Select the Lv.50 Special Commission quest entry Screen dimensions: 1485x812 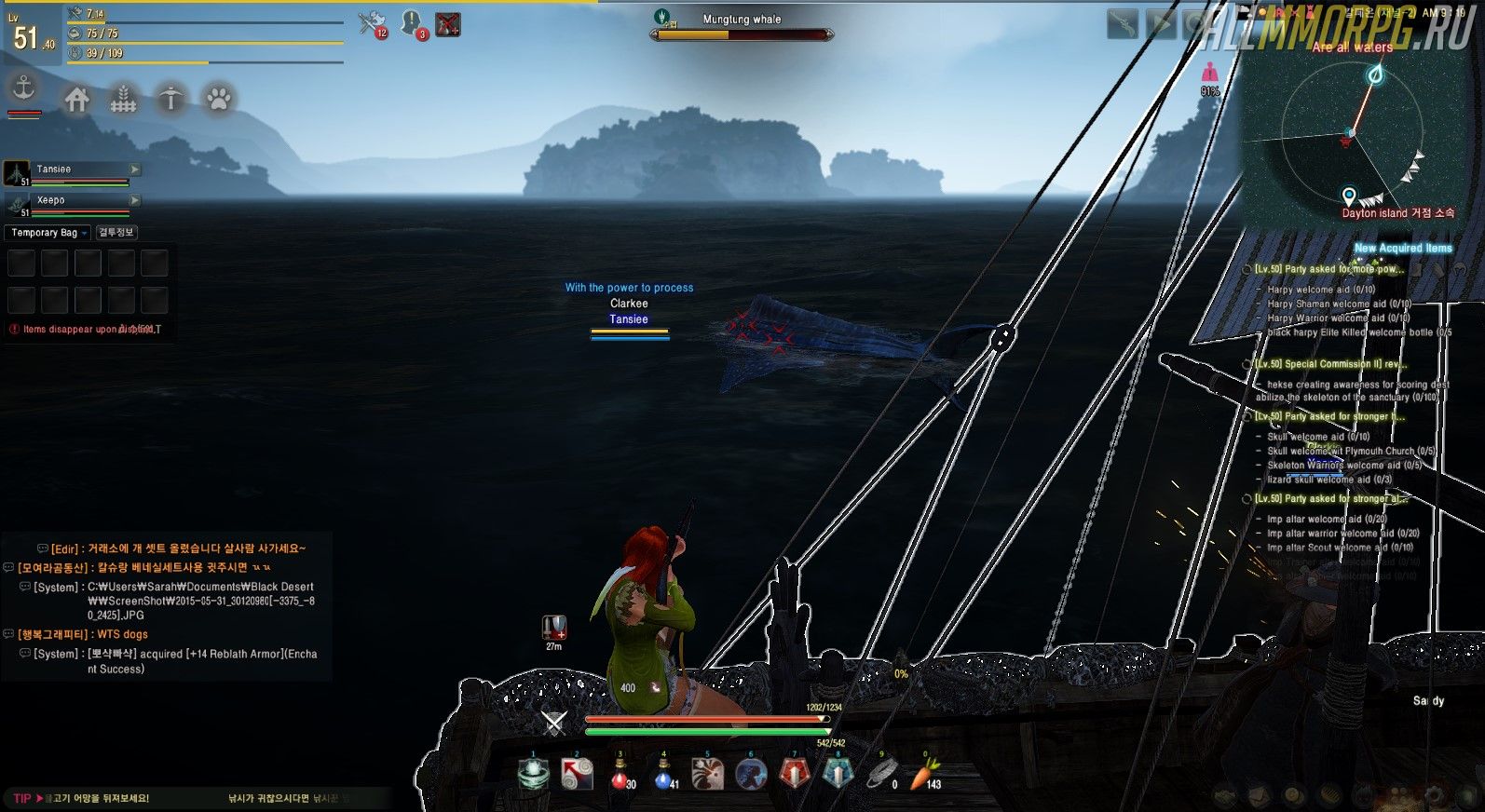pos(1330,364)
